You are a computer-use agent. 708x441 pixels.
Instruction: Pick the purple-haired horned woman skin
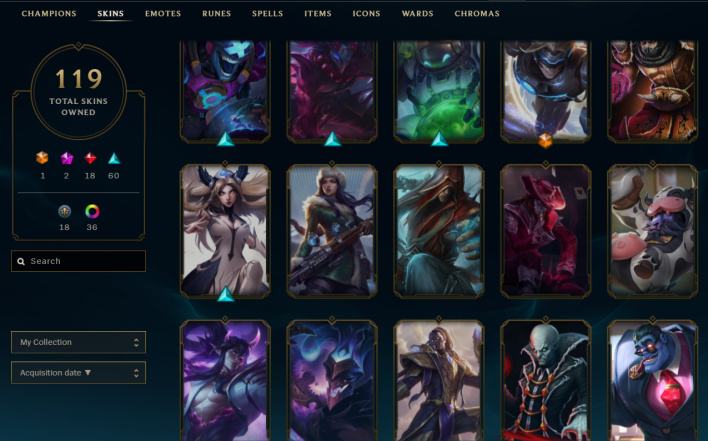coord(225,380)
